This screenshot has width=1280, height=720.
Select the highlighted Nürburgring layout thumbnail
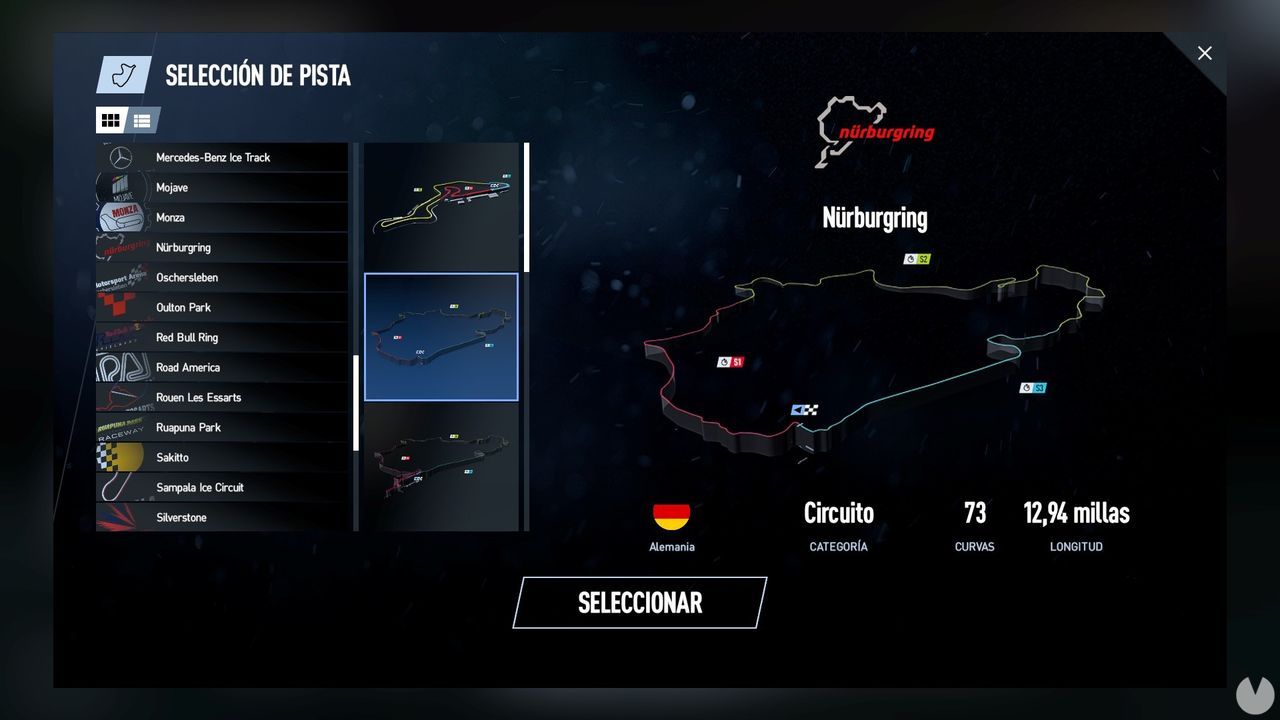pyautogui.click(x=441, y=335)
